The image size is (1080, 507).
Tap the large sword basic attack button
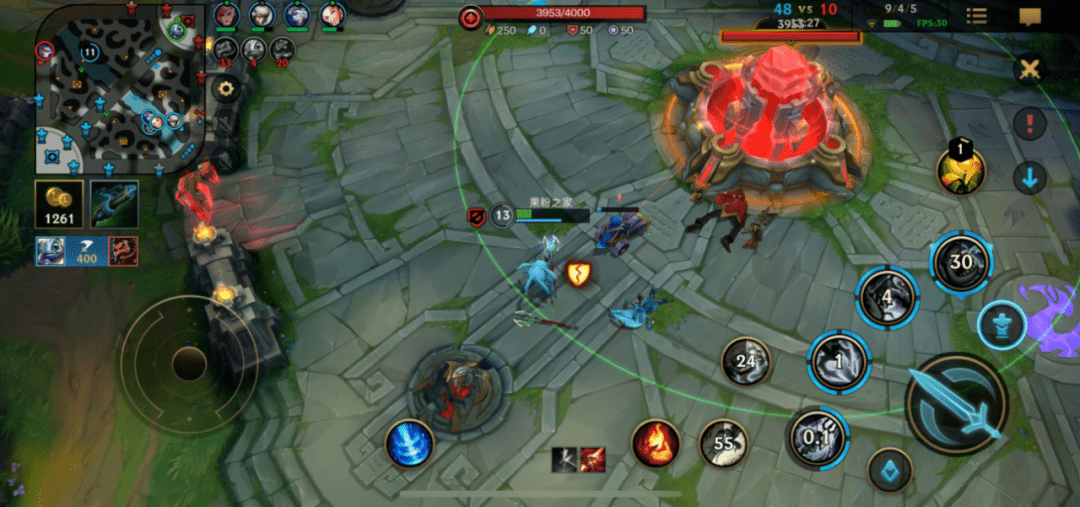pos(955,403)
